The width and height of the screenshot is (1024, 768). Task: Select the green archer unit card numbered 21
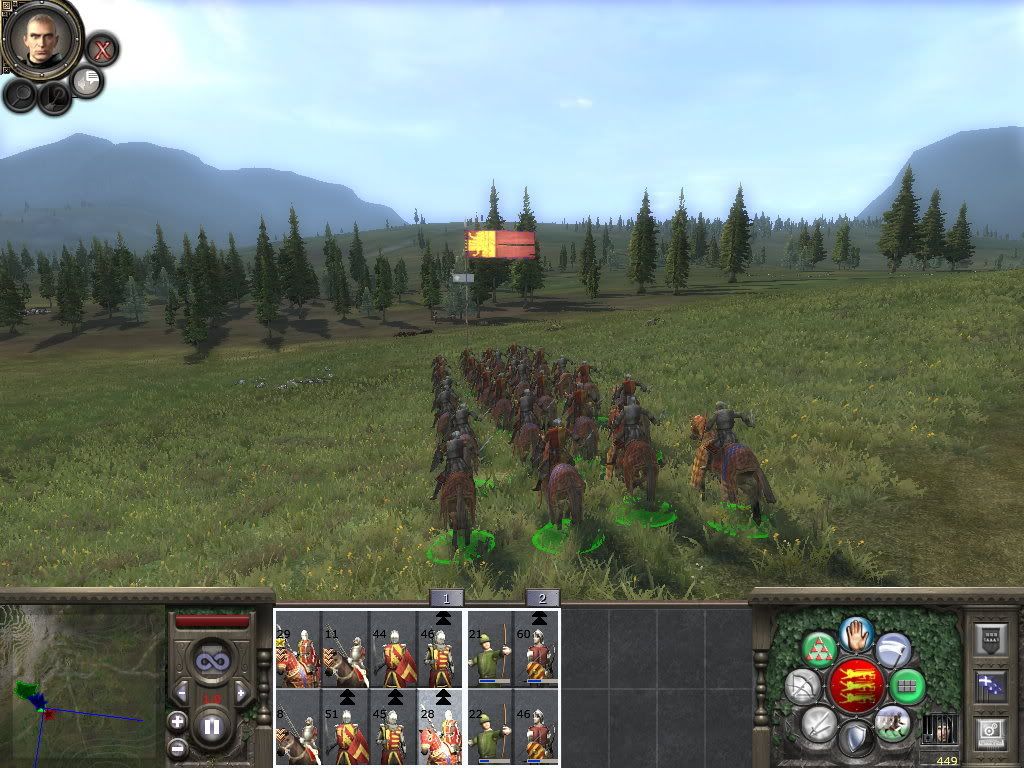point(490,650)
